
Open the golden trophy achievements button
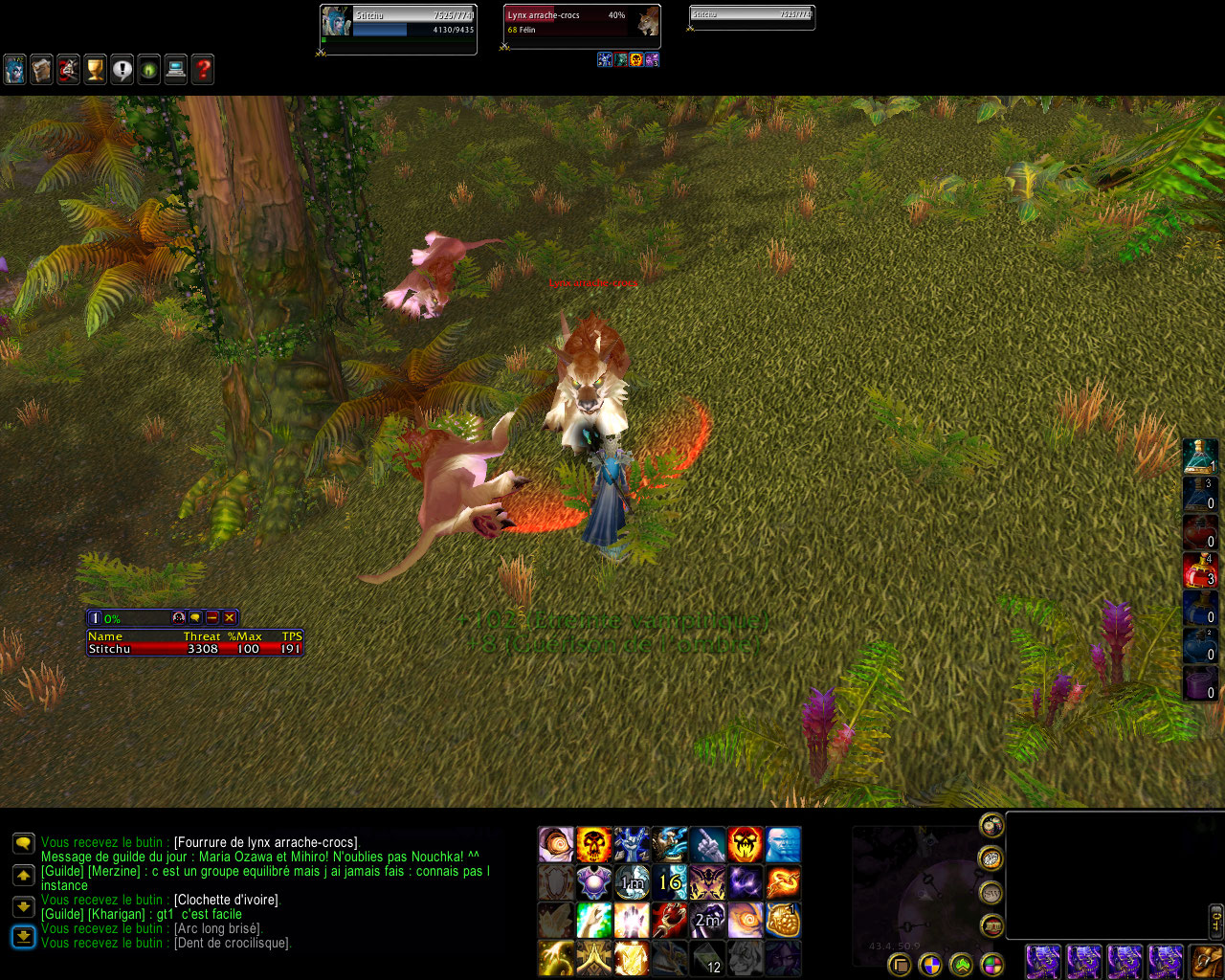point(95,70)
